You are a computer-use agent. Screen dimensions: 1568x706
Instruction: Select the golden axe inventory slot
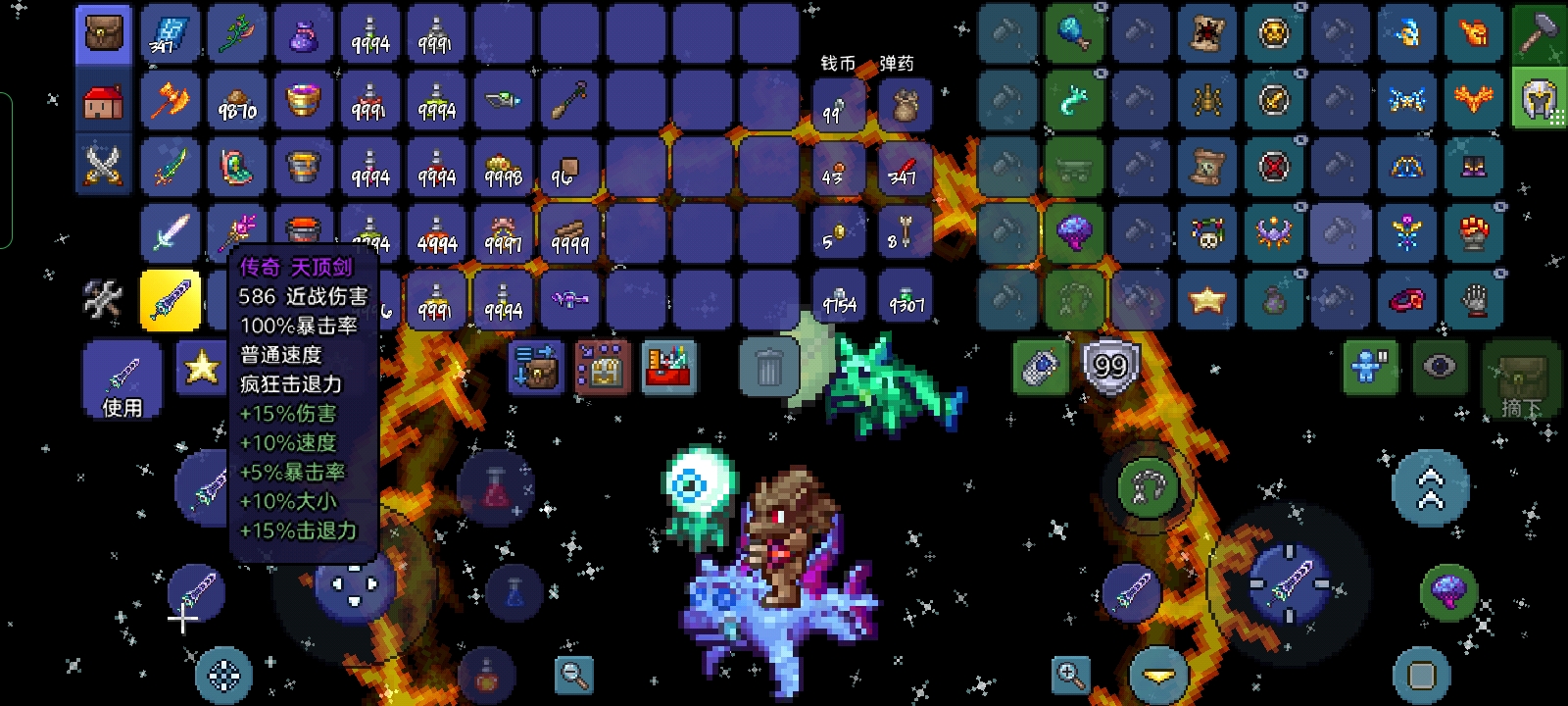[x=170, y=100]
